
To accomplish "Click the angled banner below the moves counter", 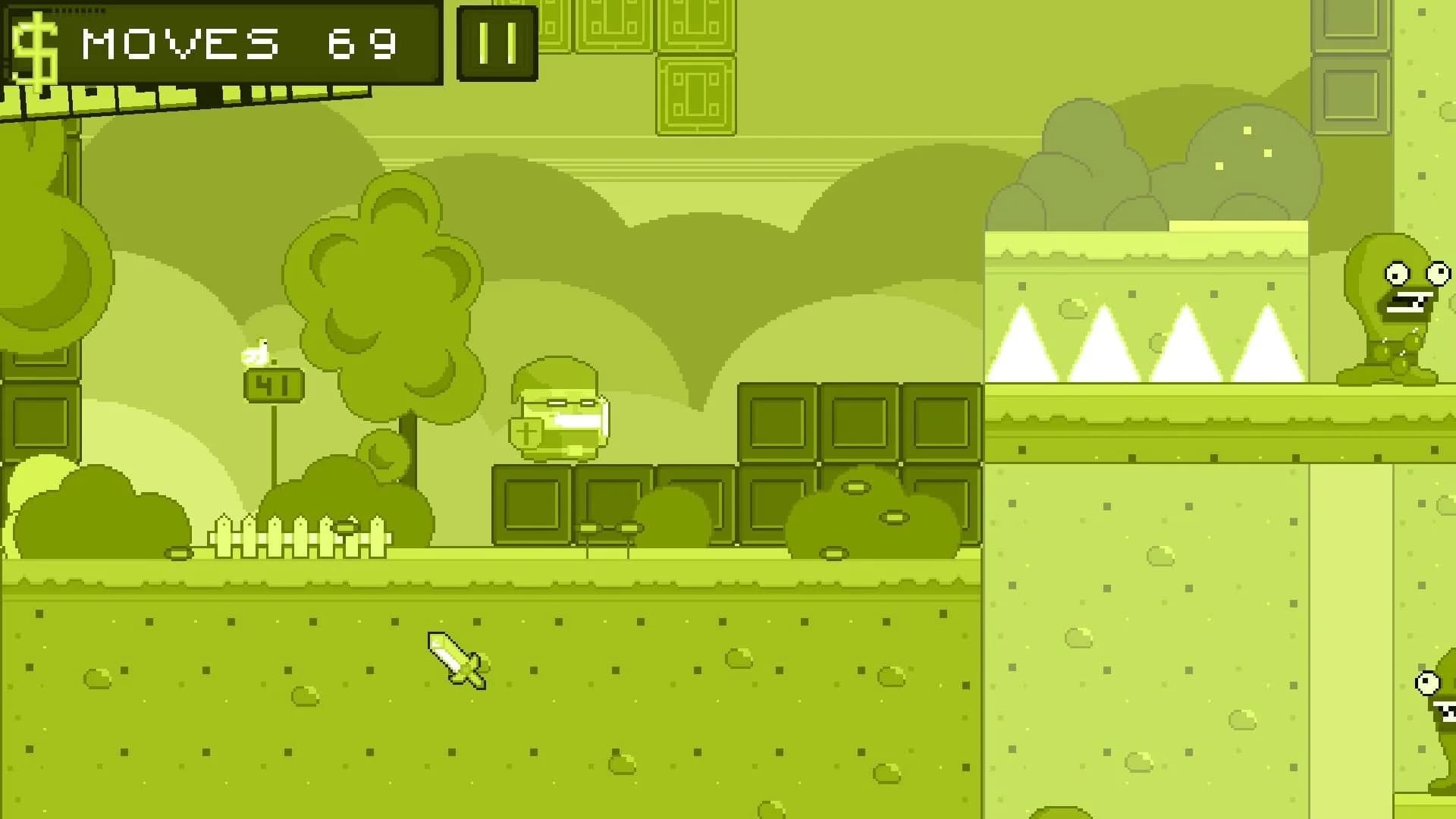I will tap(190, 99).
